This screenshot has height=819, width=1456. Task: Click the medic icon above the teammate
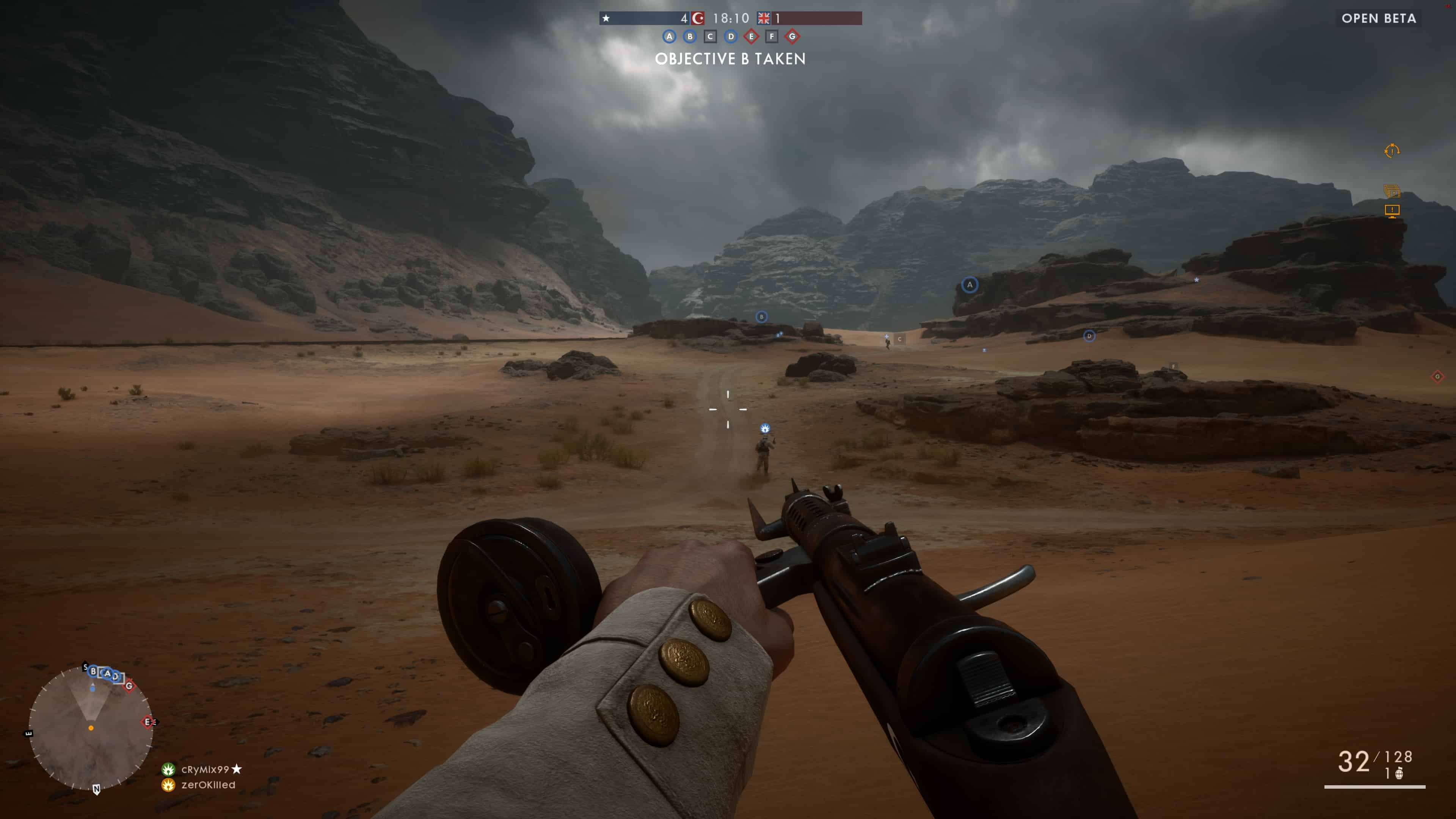click(765, 428)
